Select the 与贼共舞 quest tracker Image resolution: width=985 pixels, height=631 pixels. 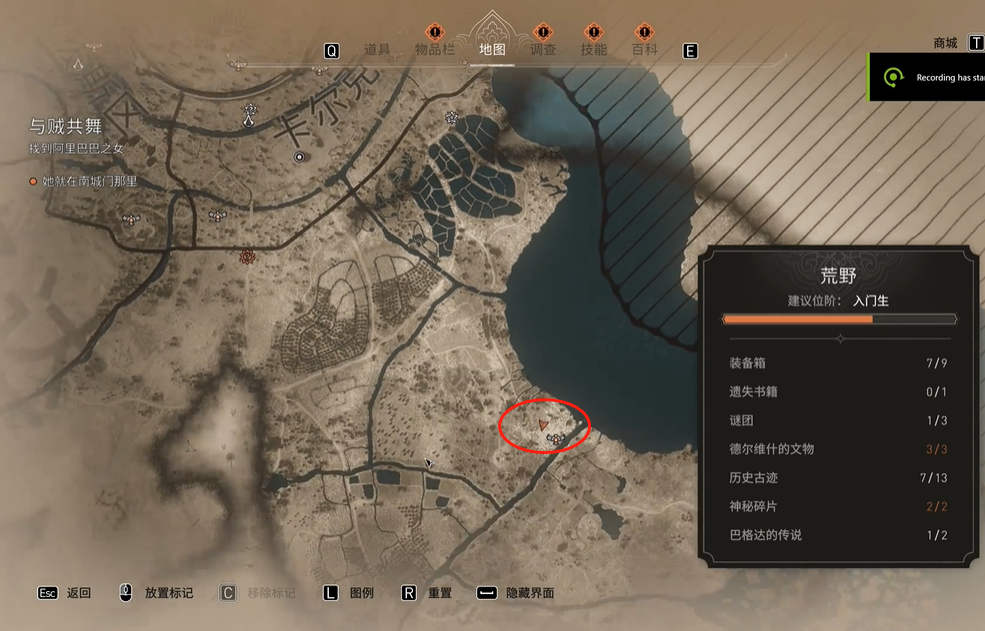pyautogui.click(x=66, y=127)
